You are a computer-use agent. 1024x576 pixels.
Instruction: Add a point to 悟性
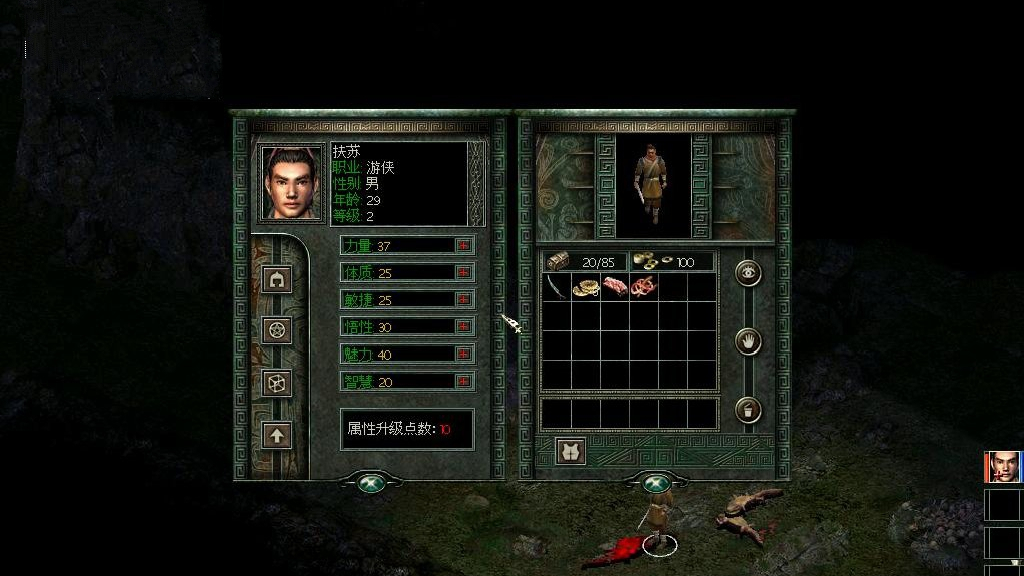pos(463,326)
